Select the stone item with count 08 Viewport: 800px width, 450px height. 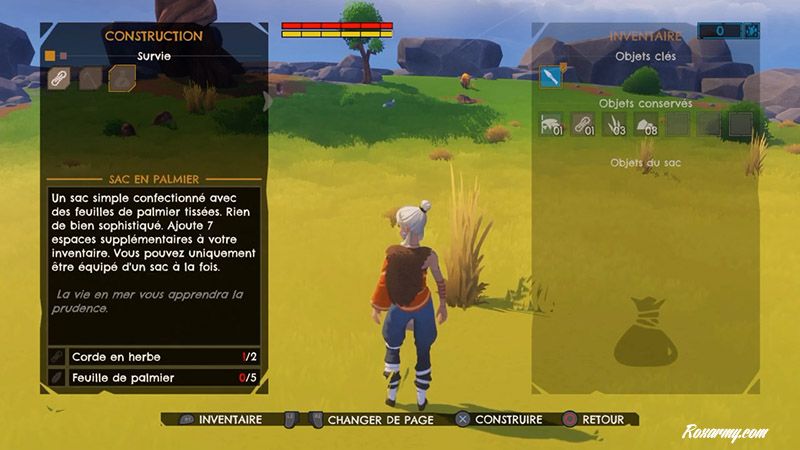pos(647,124)
